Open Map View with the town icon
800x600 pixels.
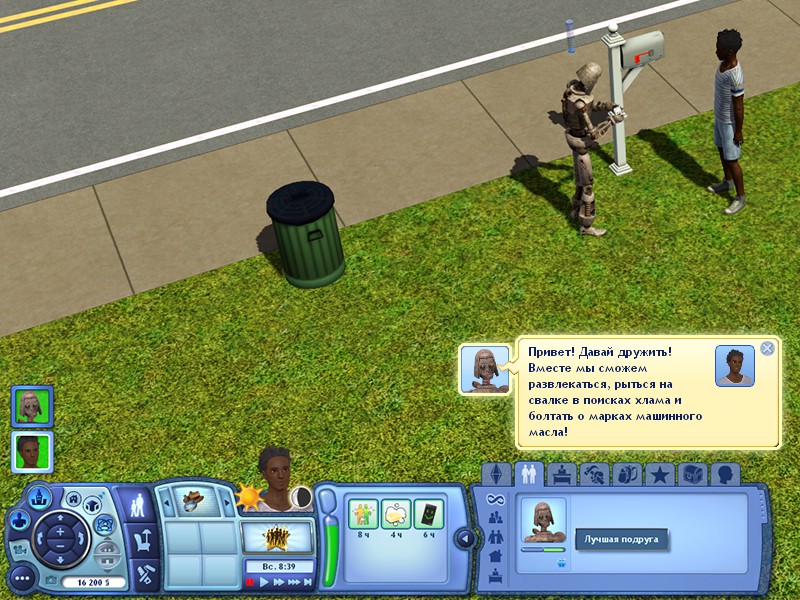tap(40, 494)
